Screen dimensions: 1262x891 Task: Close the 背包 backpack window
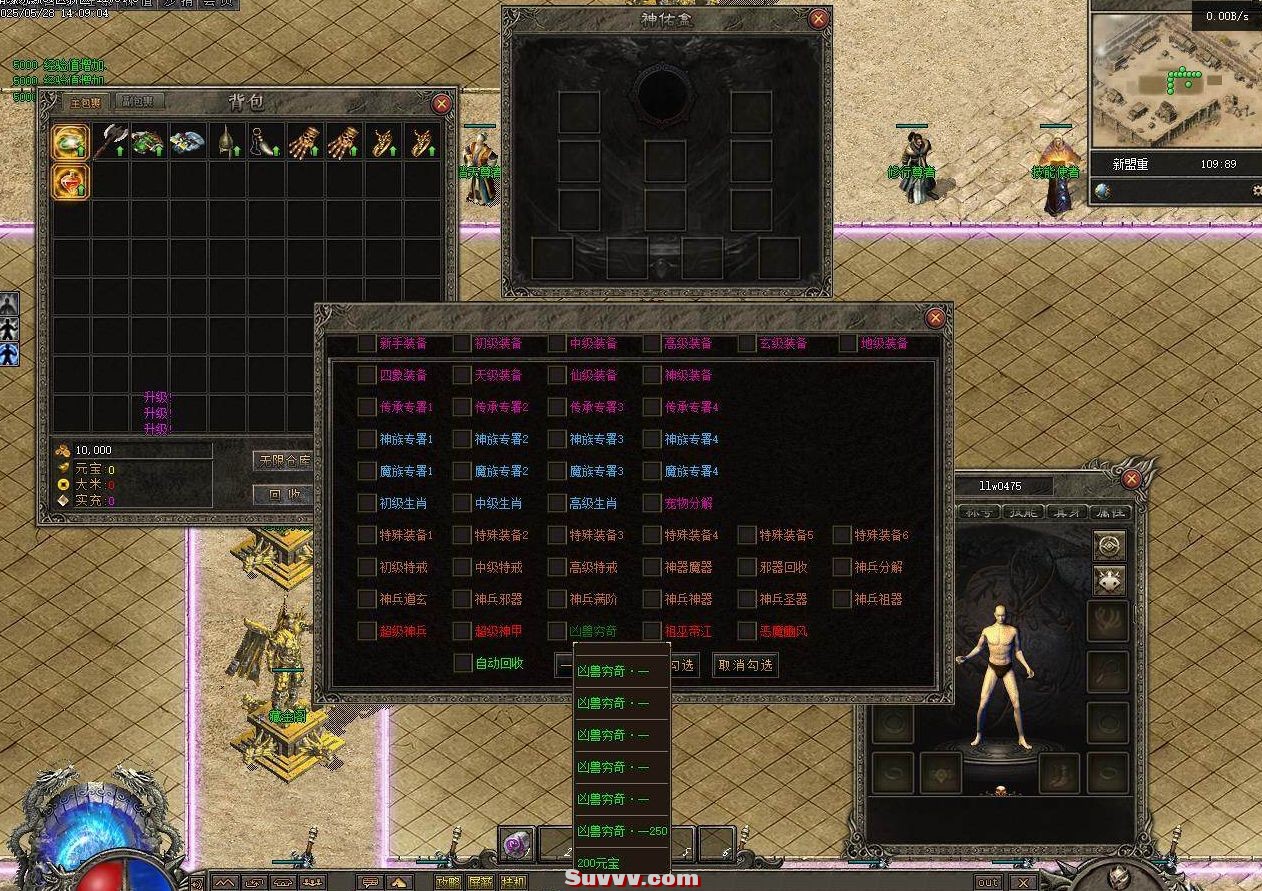441,103
